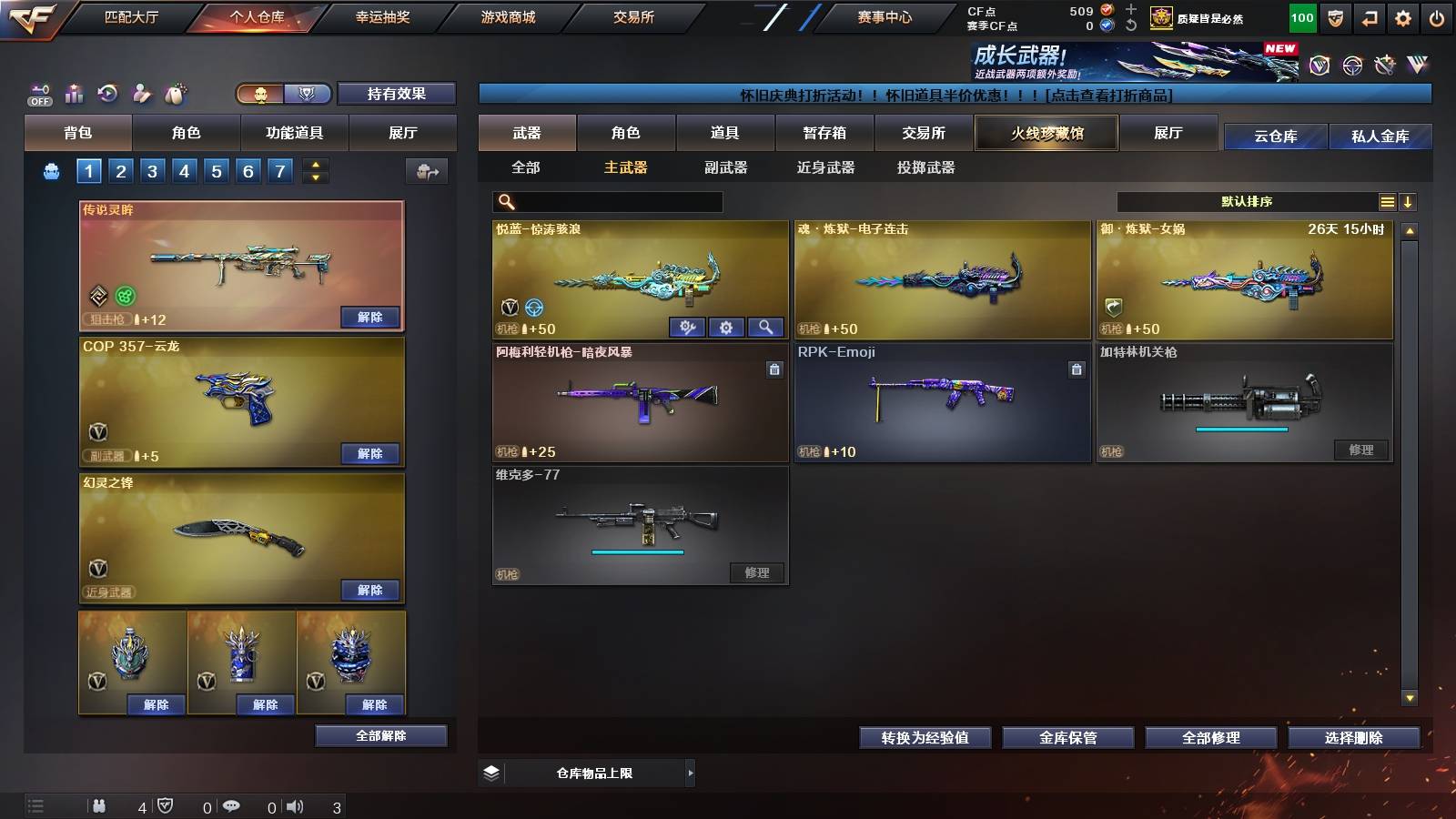1456x819 pixels.
Task: Toggle the OFF key switch above the backpack
Action: point(38,94)
